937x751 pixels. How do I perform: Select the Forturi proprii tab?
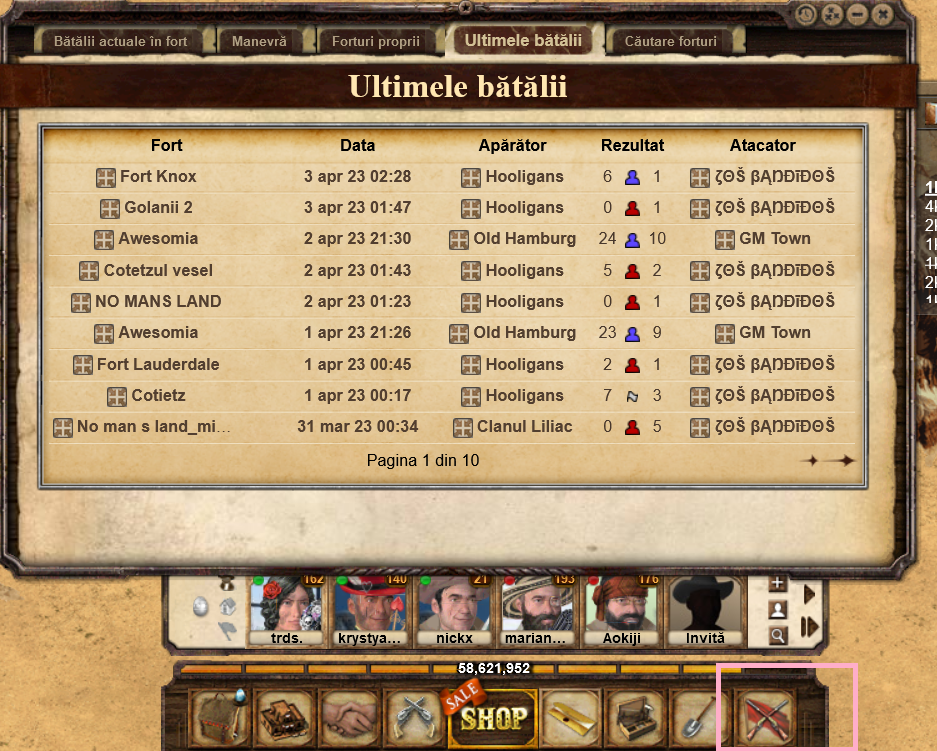(x=376, y=42)
